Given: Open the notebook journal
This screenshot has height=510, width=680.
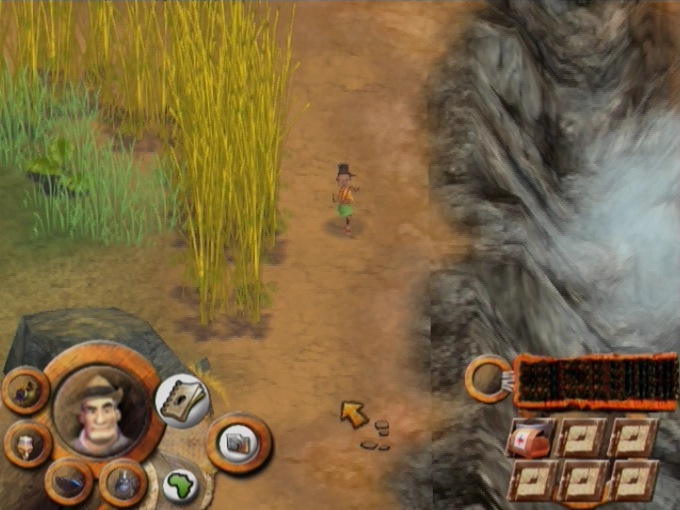Looking at the screenshot, I should [181, 400].
